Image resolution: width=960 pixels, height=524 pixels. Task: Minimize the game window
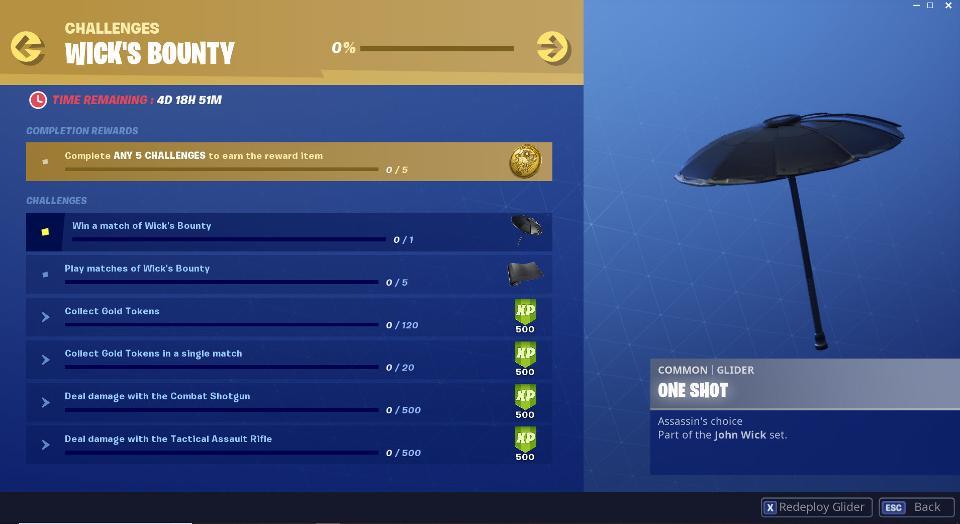917,6
